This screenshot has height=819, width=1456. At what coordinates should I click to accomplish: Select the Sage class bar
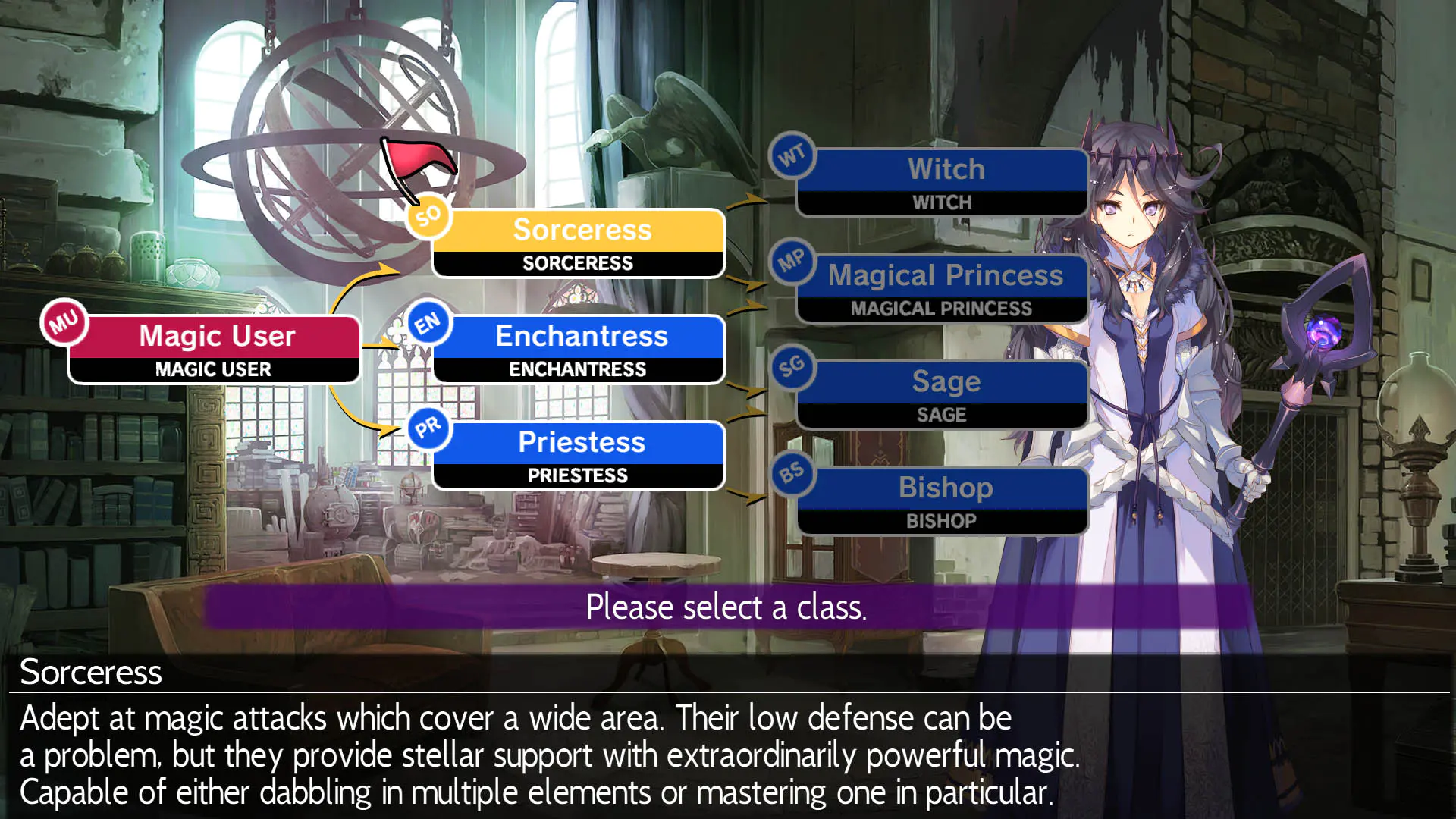[943, 394]
